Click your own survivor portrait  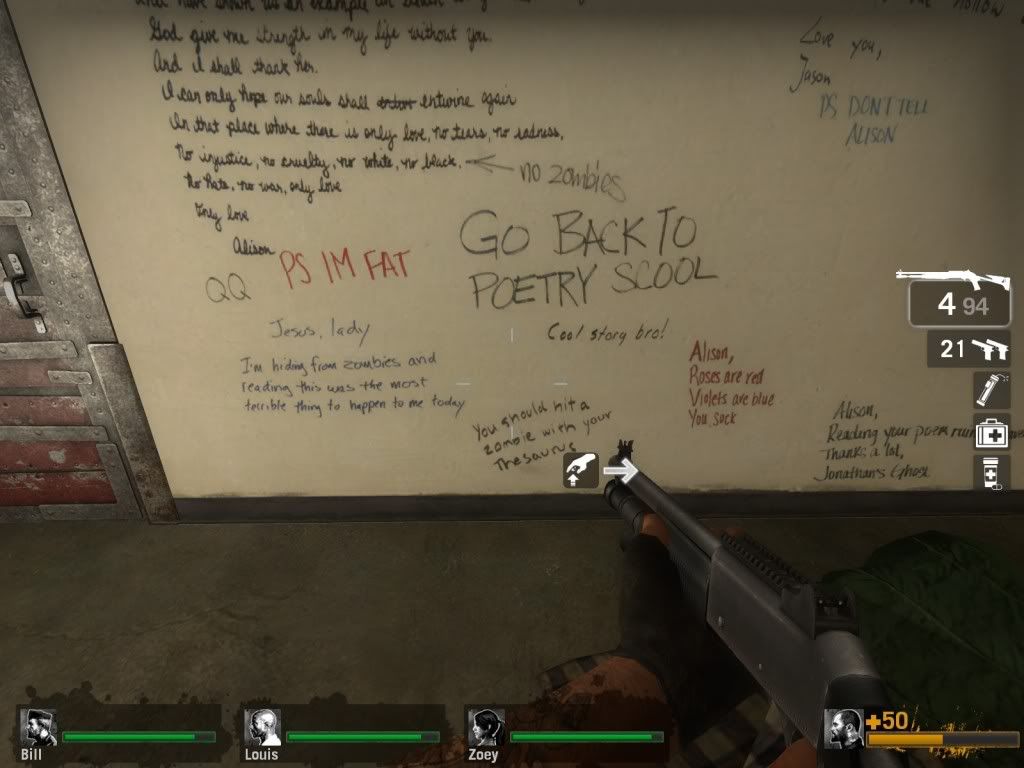pos(844,728)
